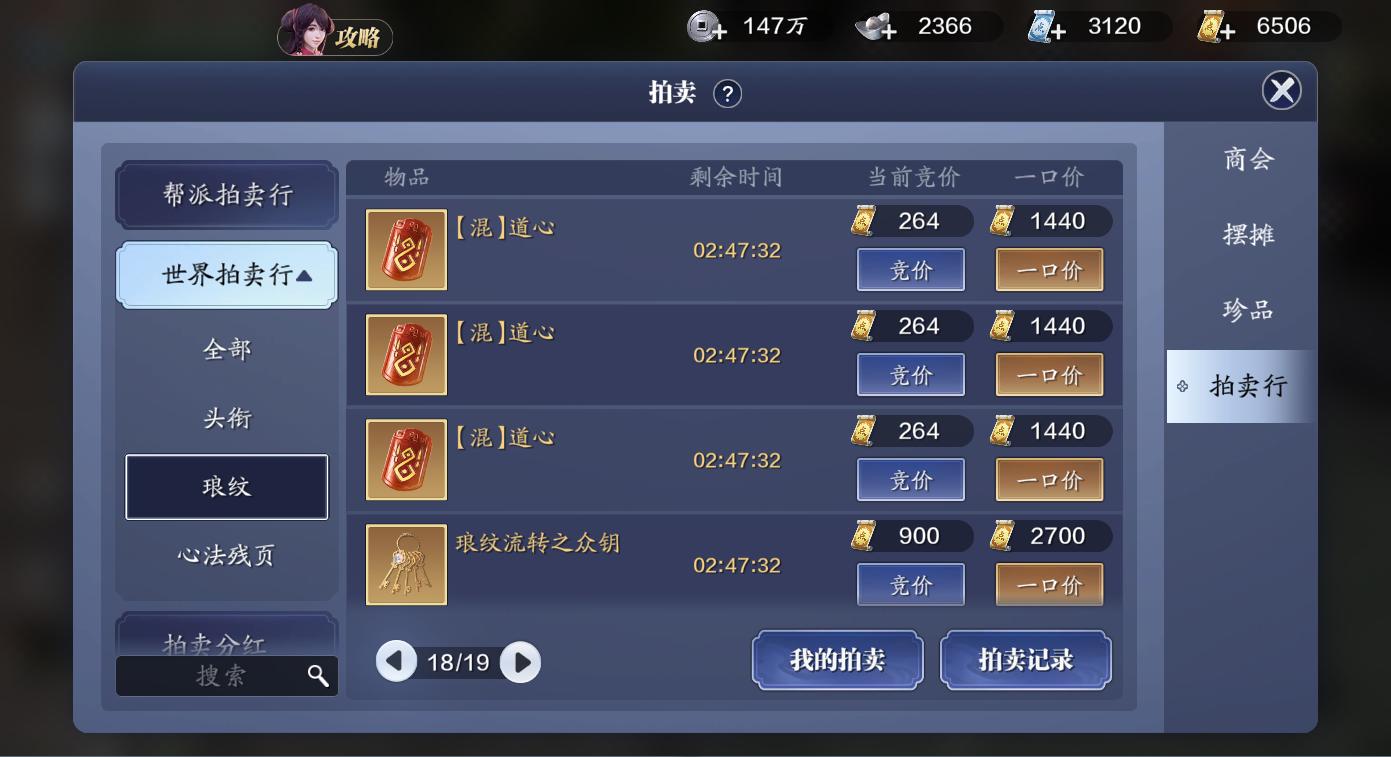This screenshot has width=1391, height=757.
Task: Select the 全部 category filter
Action: coord(227,349)
